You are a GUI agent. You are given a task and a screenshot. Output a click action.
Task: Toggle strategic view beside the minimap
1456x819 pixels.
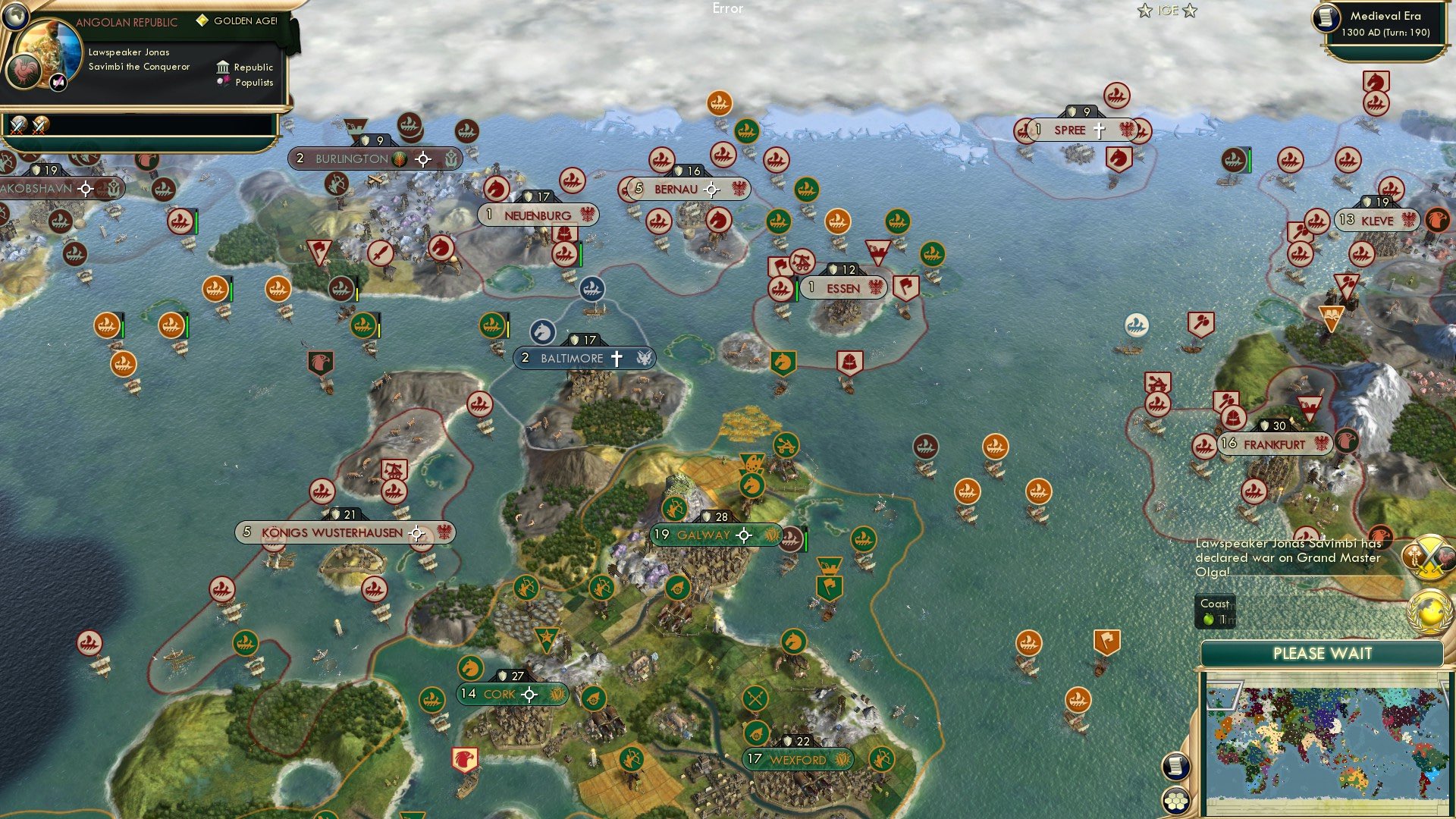coord(1175,764)
